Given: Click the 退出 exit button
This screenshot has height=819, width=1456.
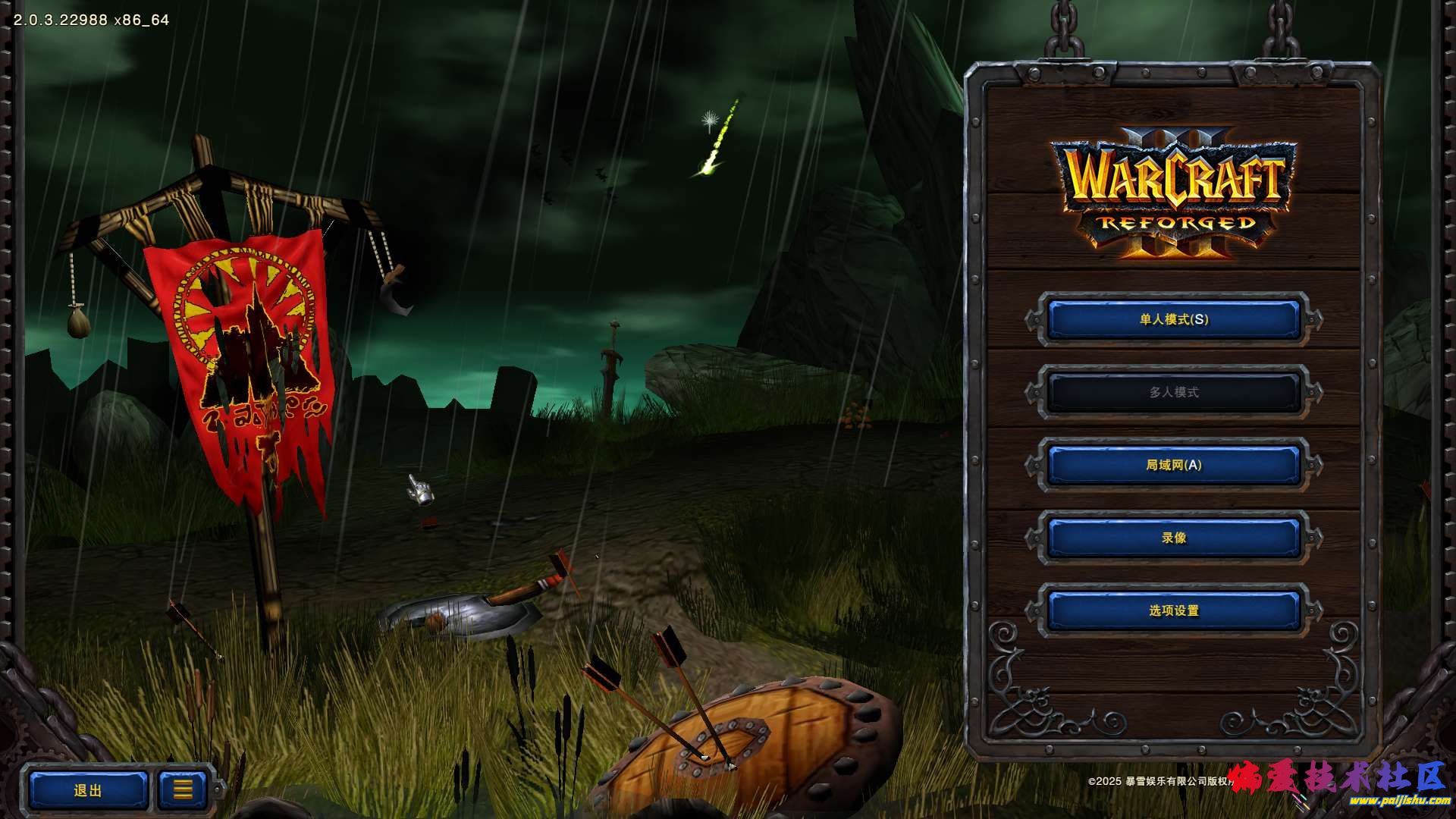Looking at the screenshot, I should tap(88, 790).
